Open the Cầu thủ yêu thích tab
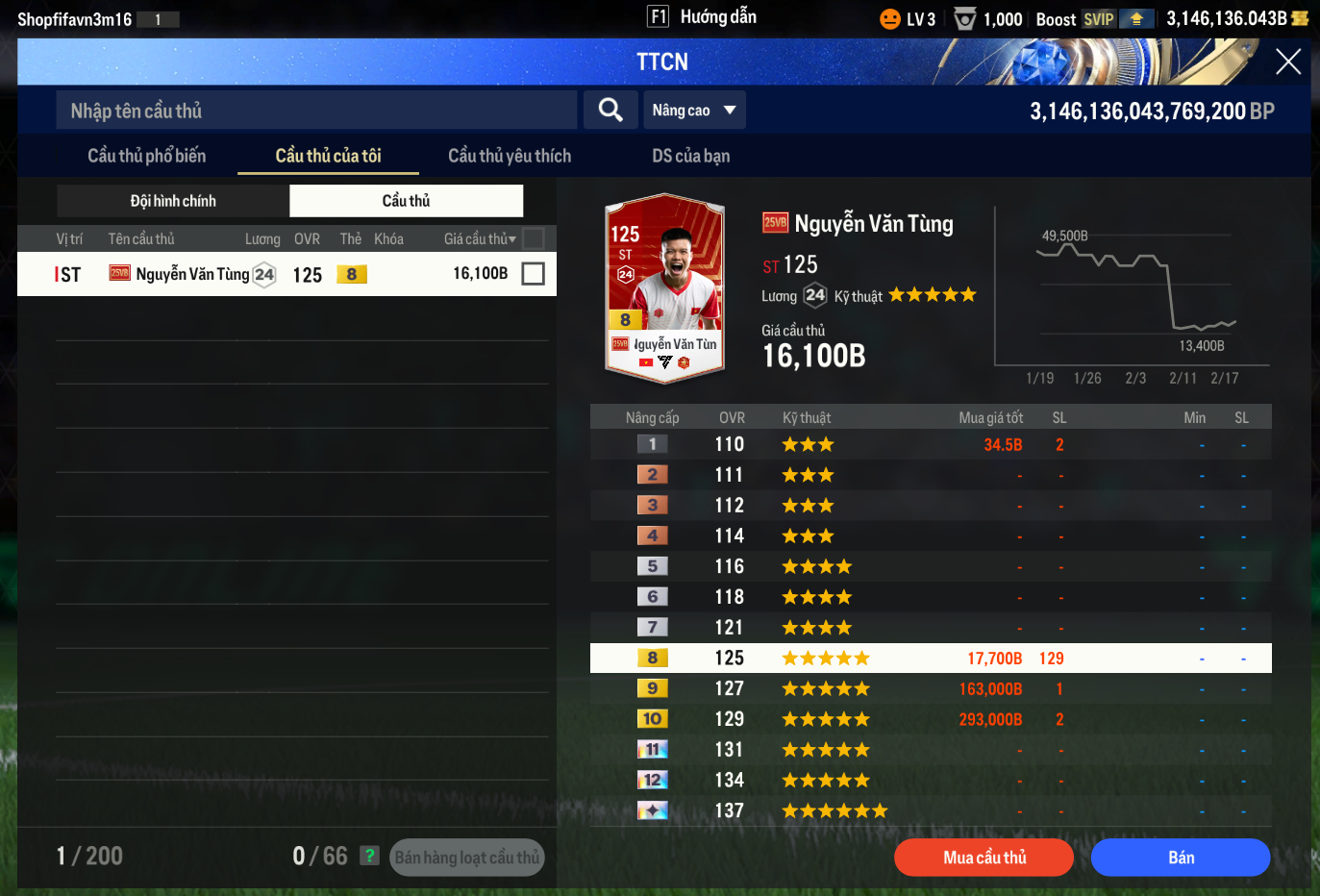1320x896 pixels. (510, 156)
